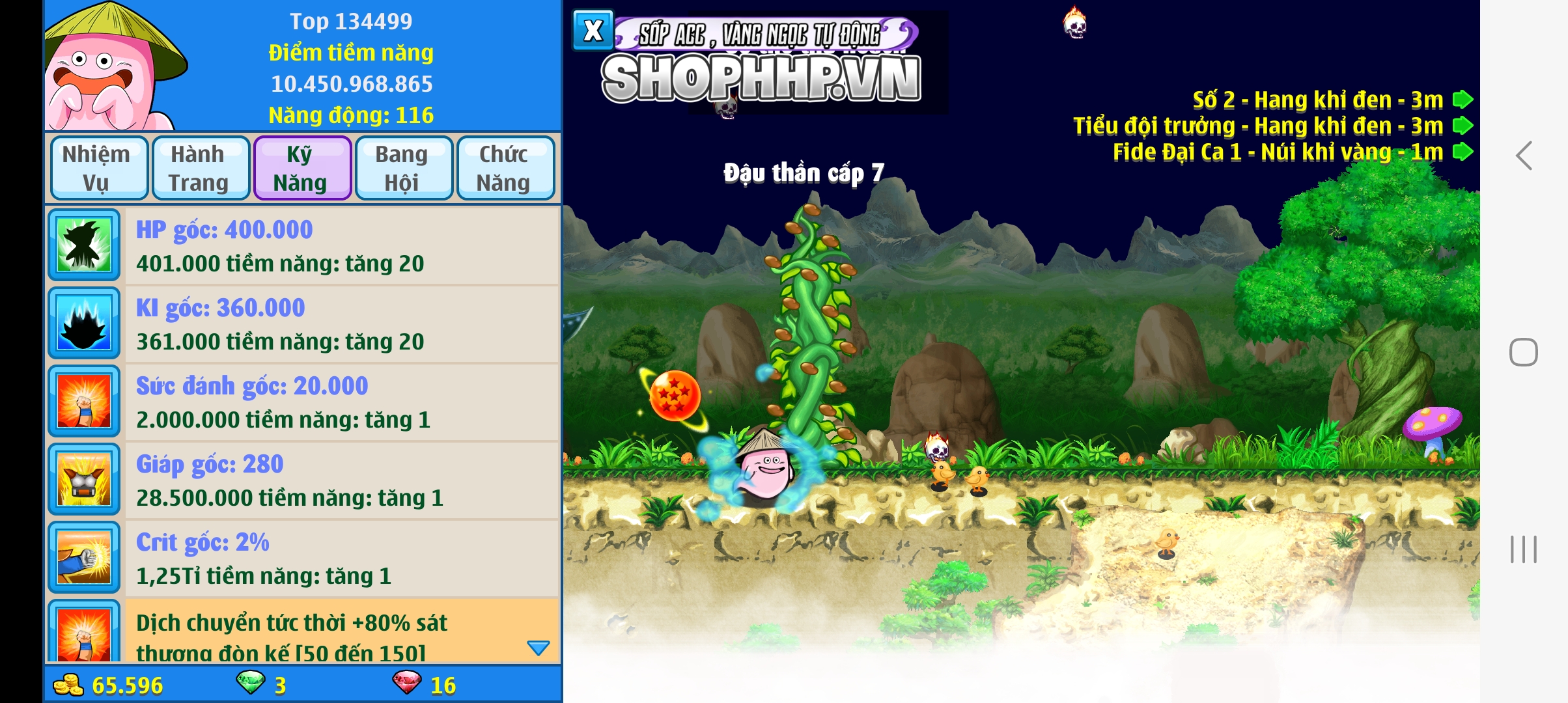Select the Dịch chuyển tức thời skill
Viewport: 1568px width, 703px height.
point(326,631)
